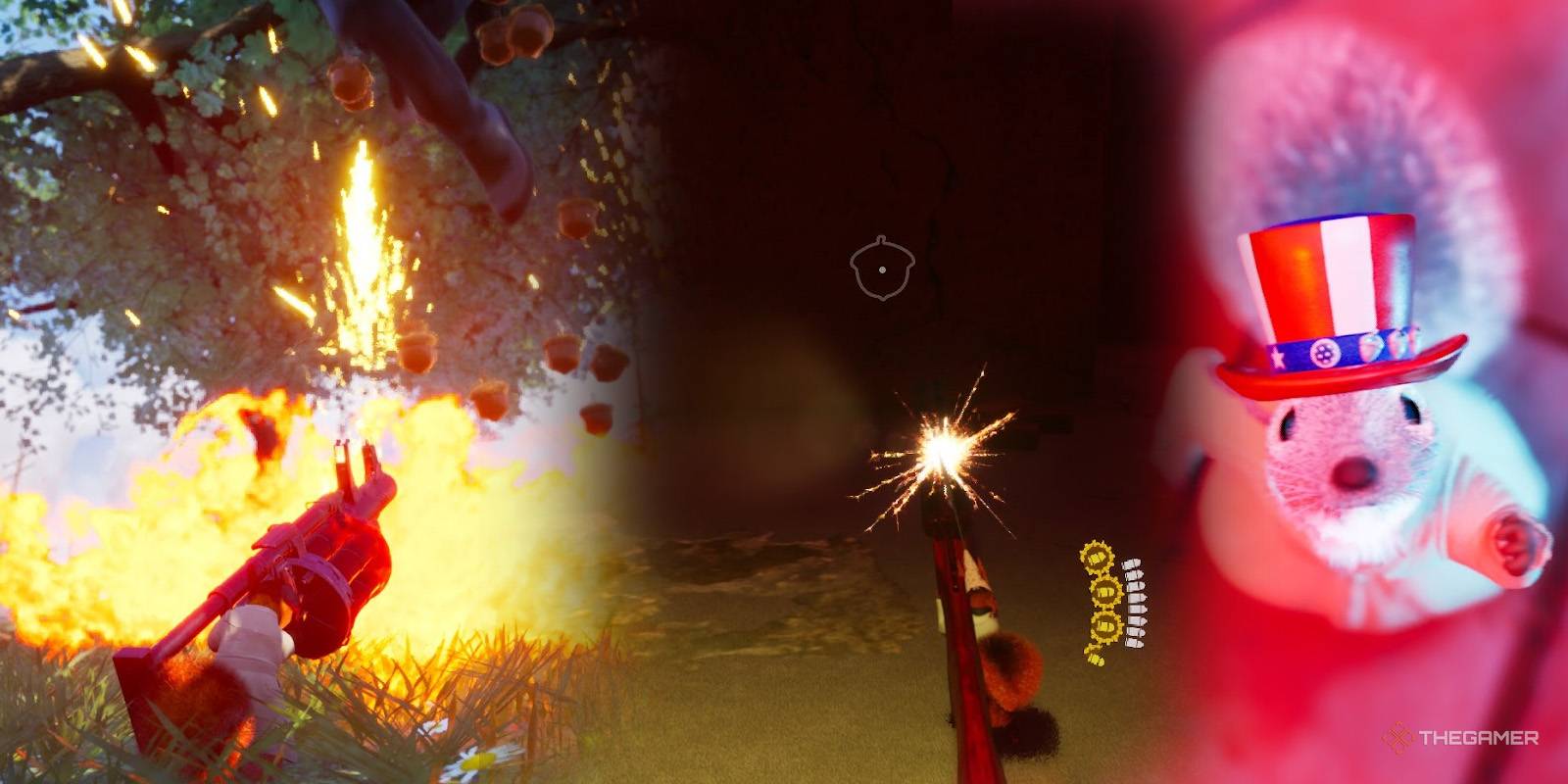The image size is (1568, 784).
Task: Select the top golden gear ammo icon
Action: (x=1098, y=557)
